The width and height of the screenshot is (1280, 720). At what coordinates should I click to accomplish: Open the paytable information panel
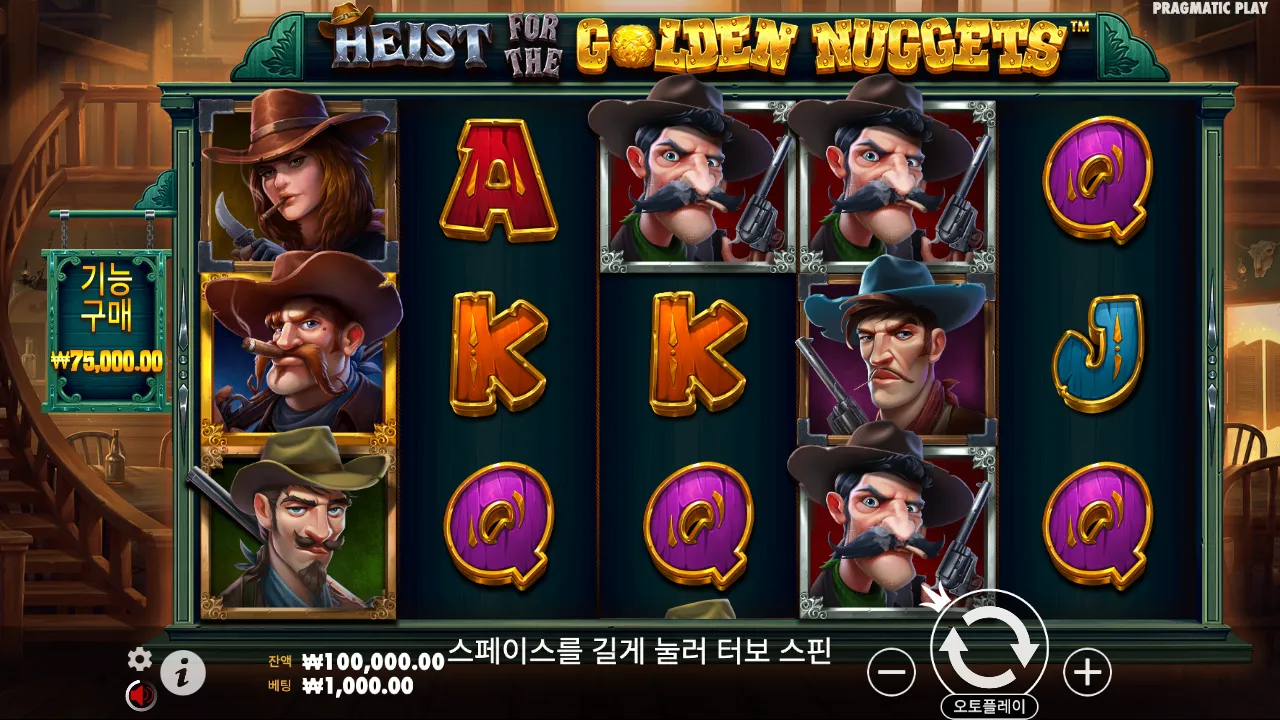182,672
